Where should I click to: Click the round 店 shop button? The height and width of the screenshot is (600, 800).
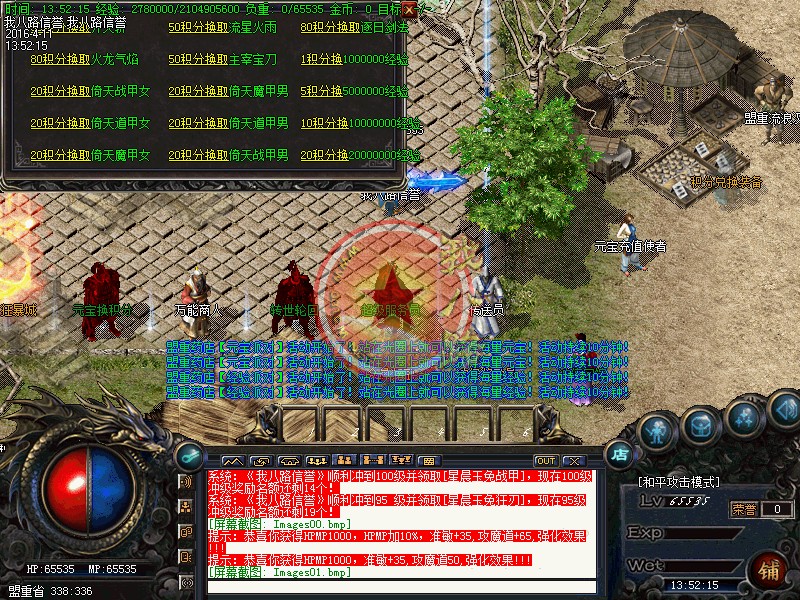[620, 452]
